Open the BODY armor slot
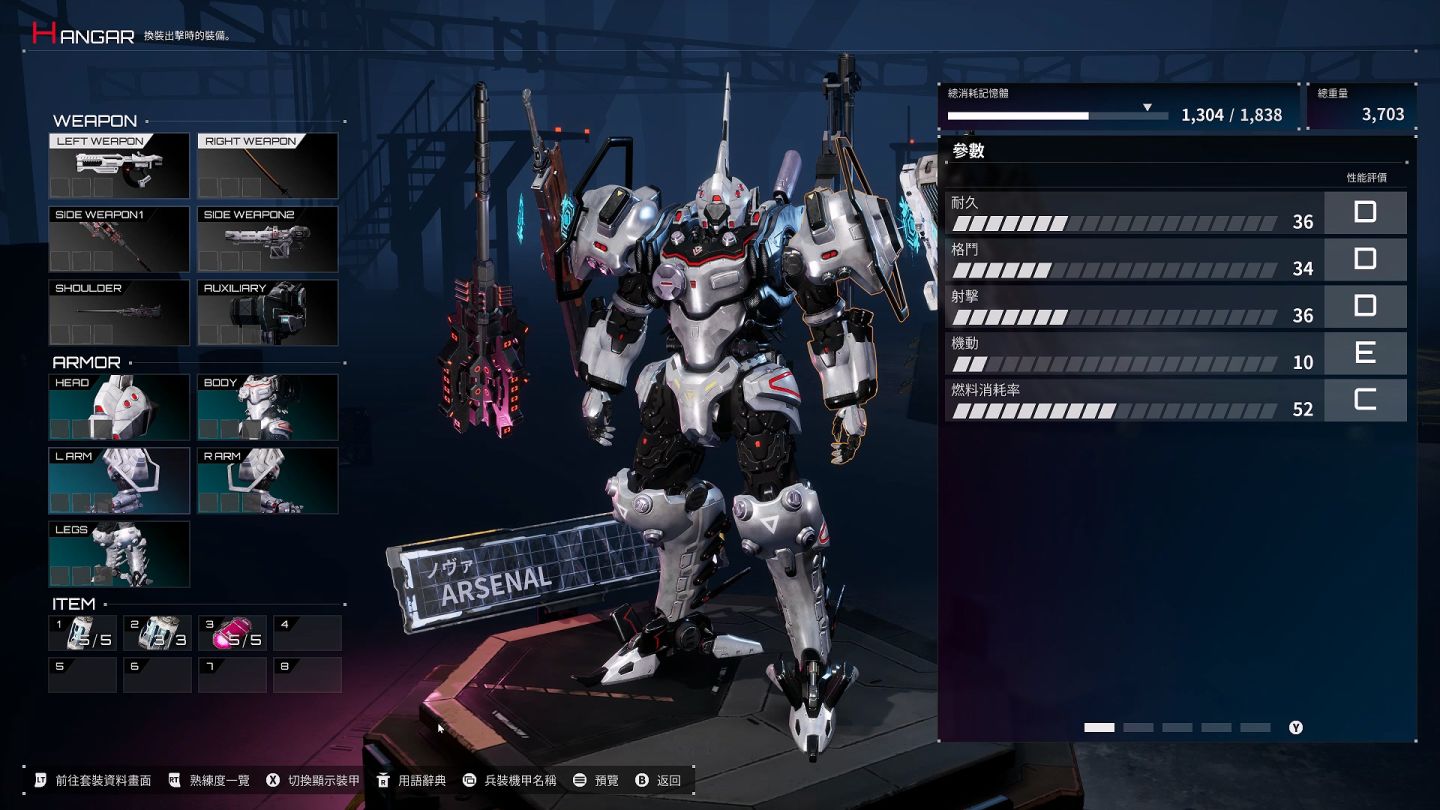The height and width of the screenshot is (810, 1440). [x=267, y=407]
